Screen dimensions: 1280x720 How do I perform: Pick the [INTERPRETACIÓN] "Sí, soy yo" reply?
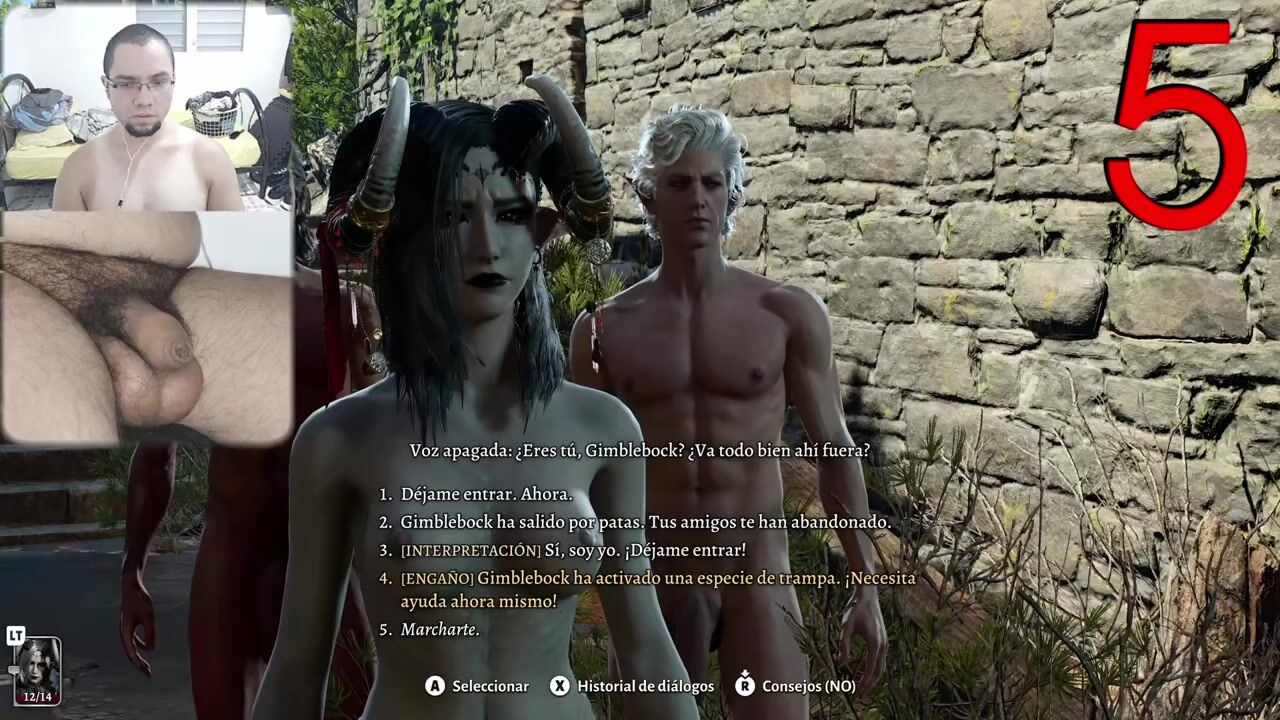[573, 550]
